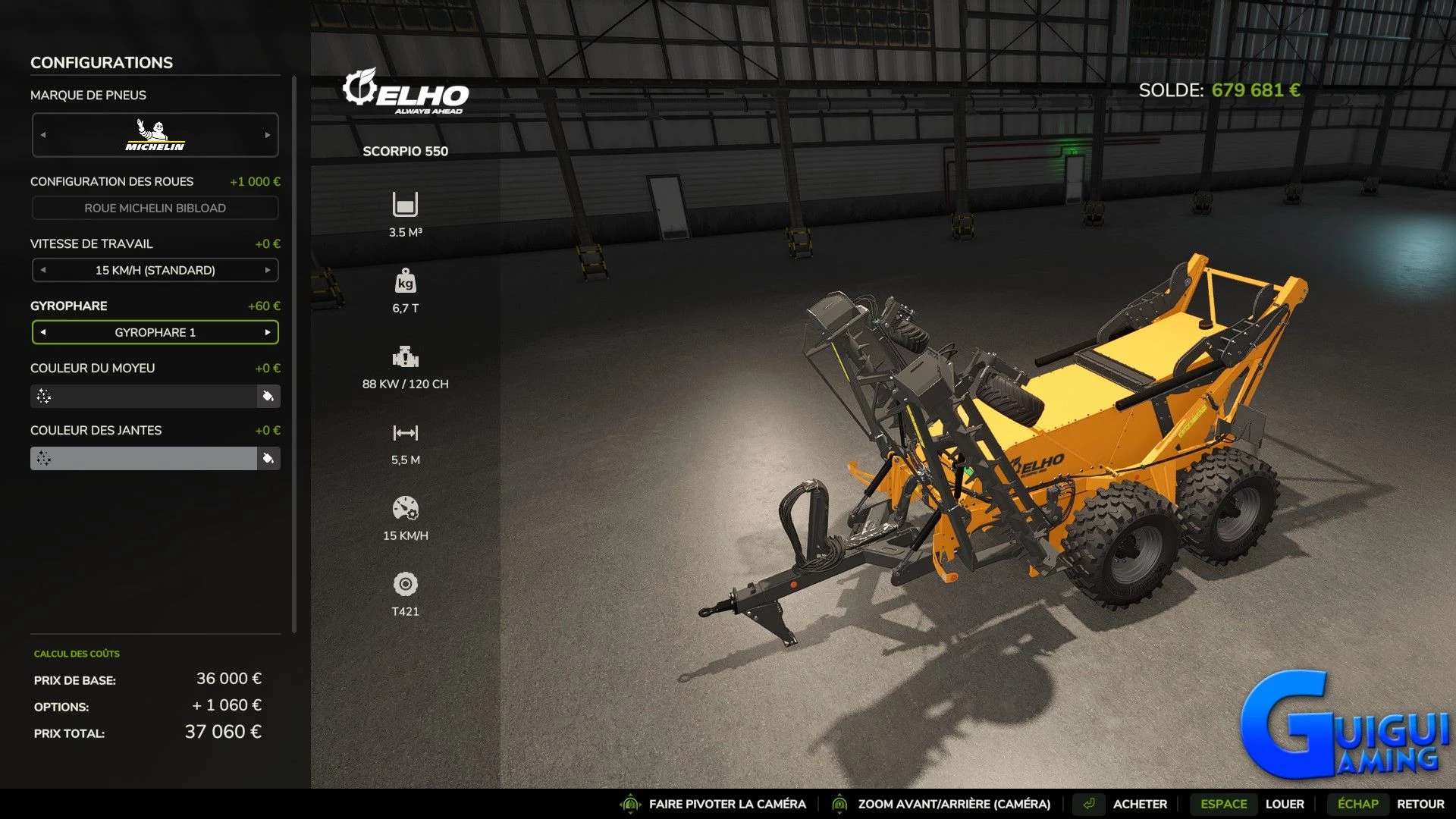Click the 3.5 M³ capacity icon
Viewport: 1456px width, 819px height.
point(406,205)
